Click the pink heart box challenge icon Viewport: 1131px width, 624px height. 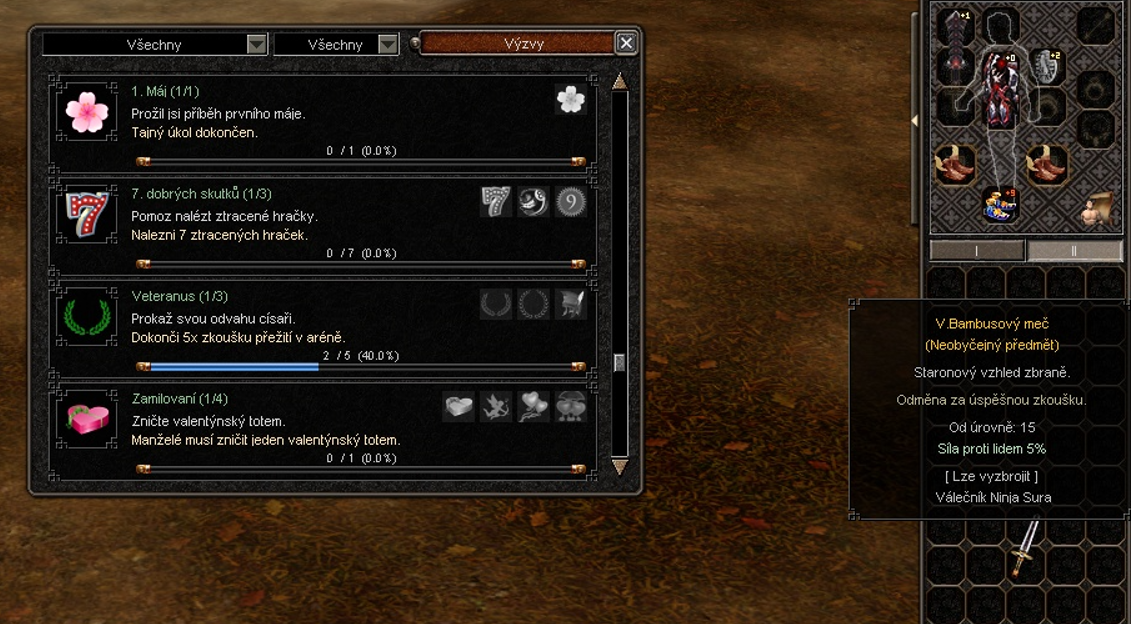(x=87, y=420)
